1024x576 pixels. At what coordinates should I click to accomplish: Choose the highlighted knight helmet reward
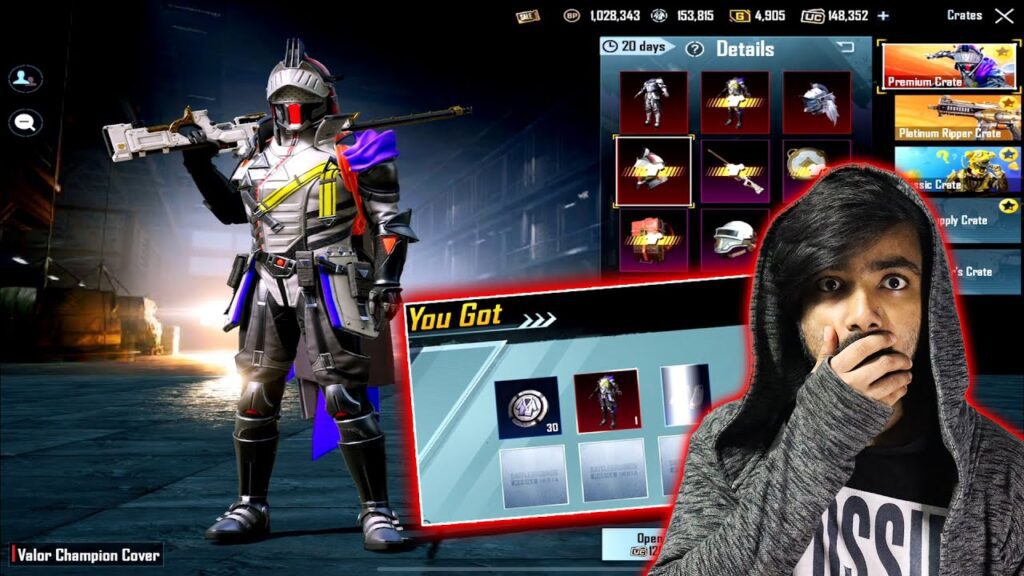click(653, 170)
